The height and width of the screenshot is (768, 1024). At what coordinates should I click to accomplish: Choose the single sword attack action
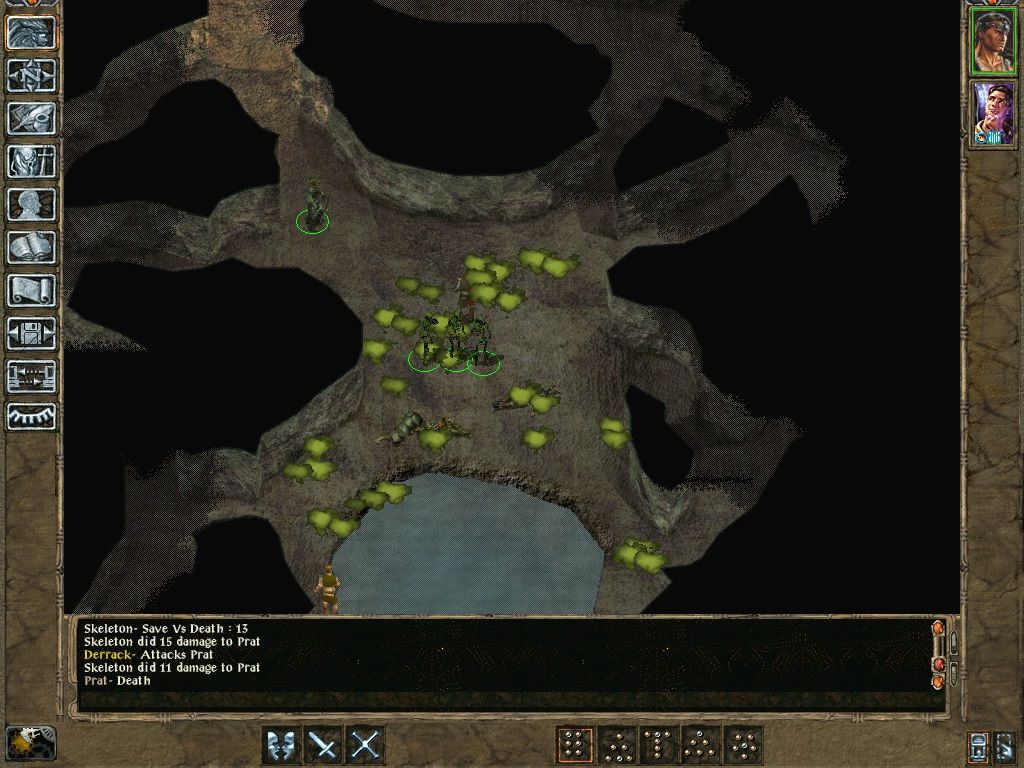tap(324, 745)
